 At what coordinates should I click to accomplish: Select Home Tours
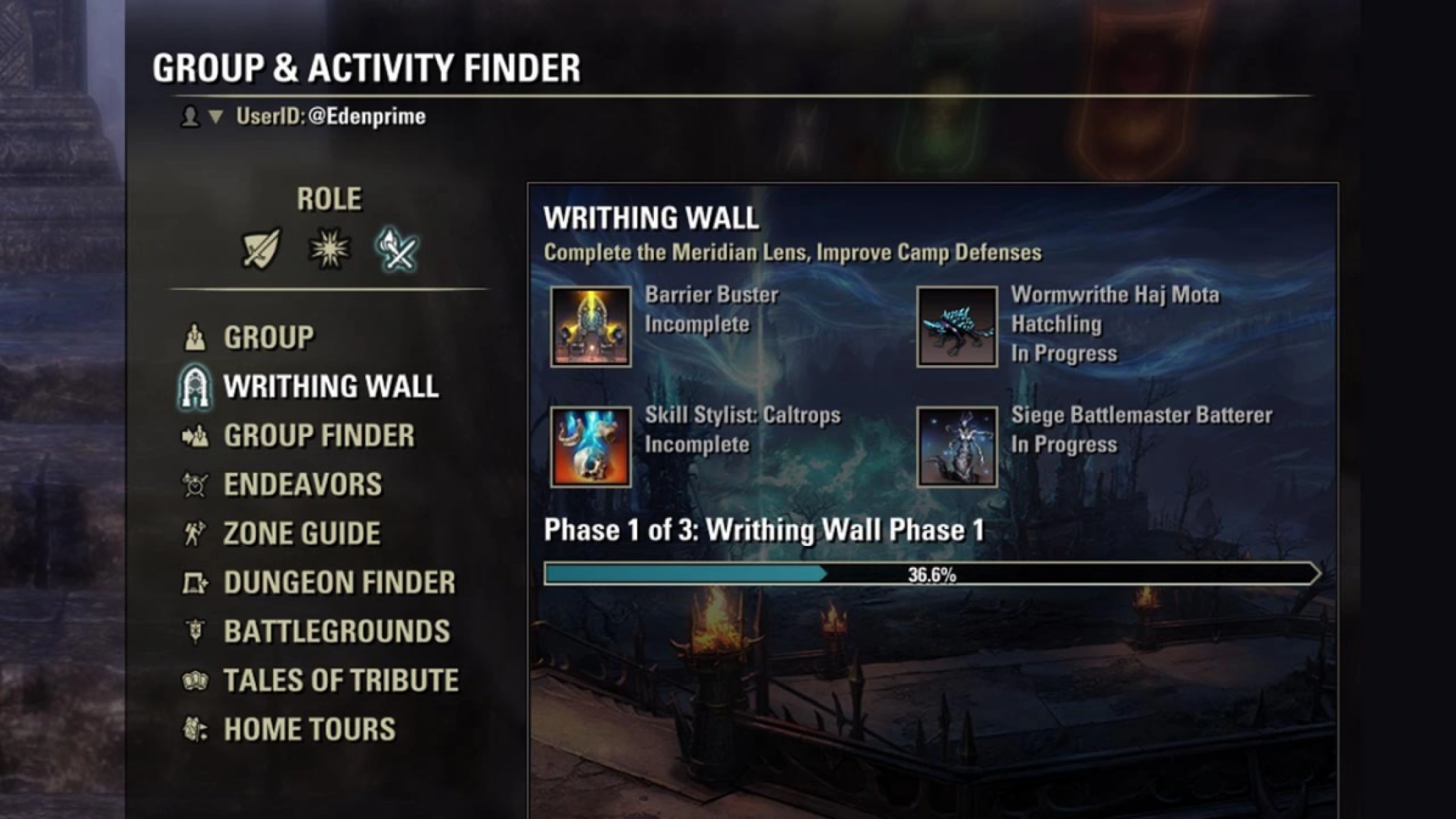pyautogui.click(x=309, y=730)
